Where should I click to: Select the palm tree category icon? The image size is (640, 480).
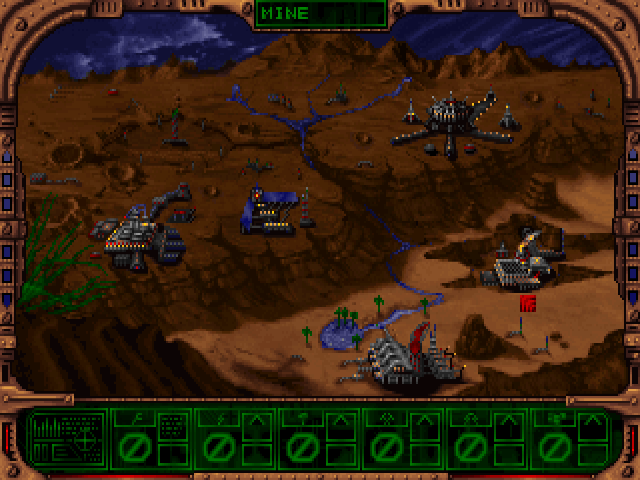click(x=303, y=416)
